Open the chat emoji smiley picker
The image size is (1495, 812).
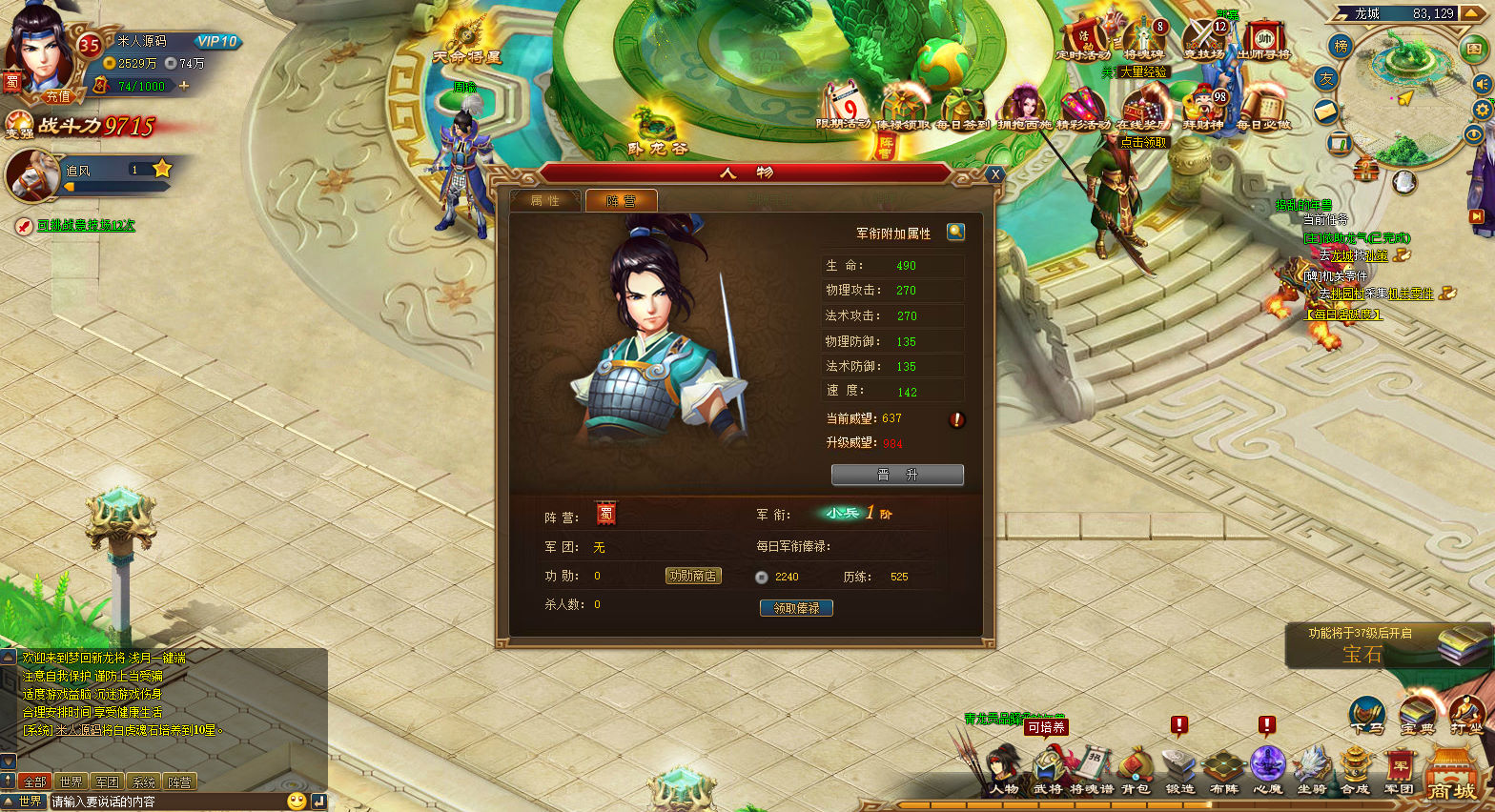297,802
